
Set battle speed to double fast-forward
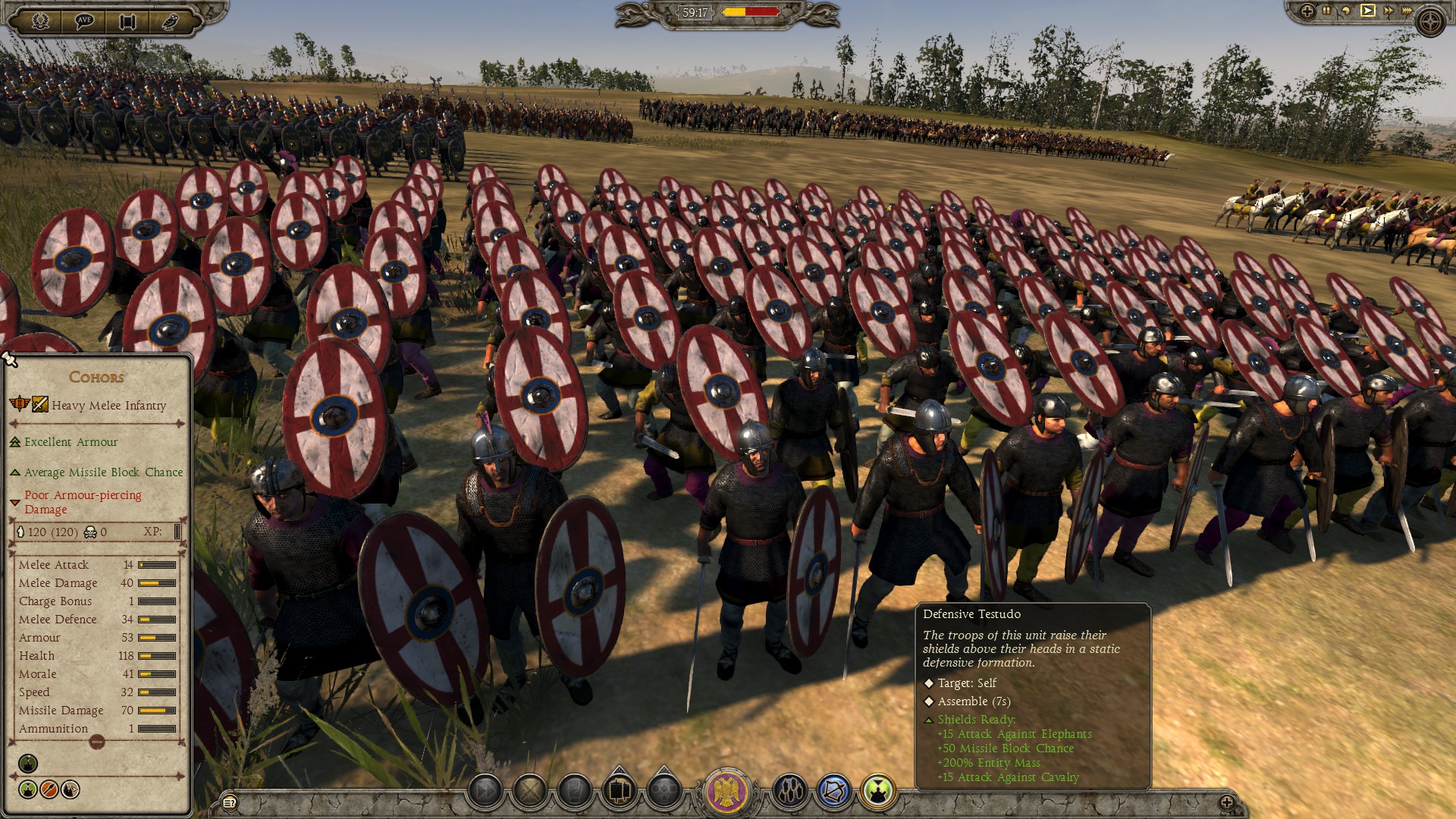point(1388,11)
